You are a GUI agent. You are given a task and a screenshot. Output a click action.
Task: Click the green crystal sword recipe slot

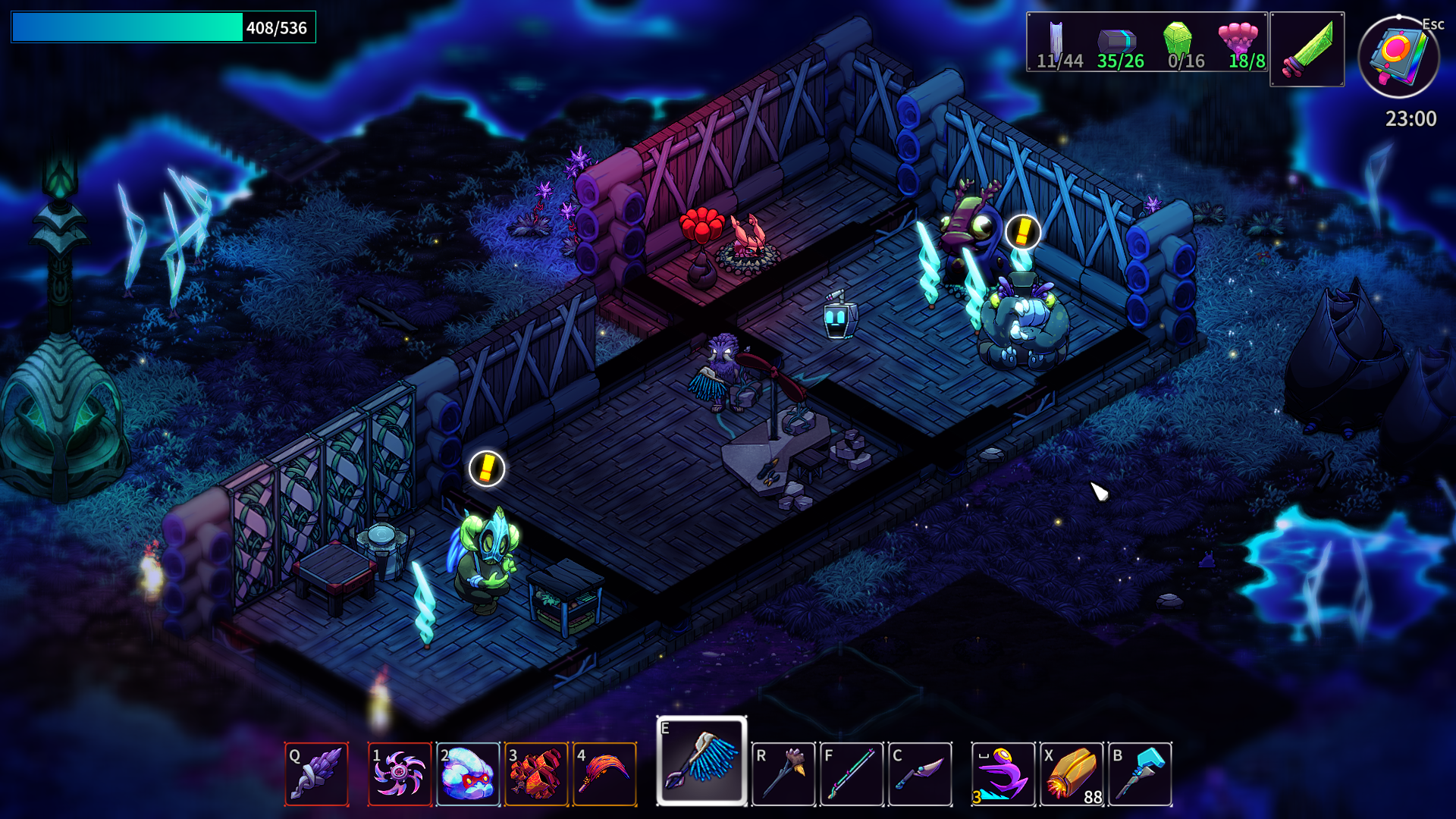(1307, 49)
